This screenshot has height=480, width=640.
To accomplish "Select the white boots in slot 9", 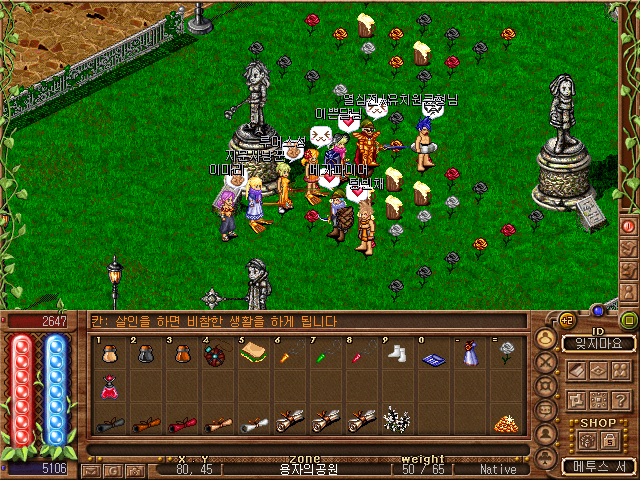I will (x=395, y=355).
